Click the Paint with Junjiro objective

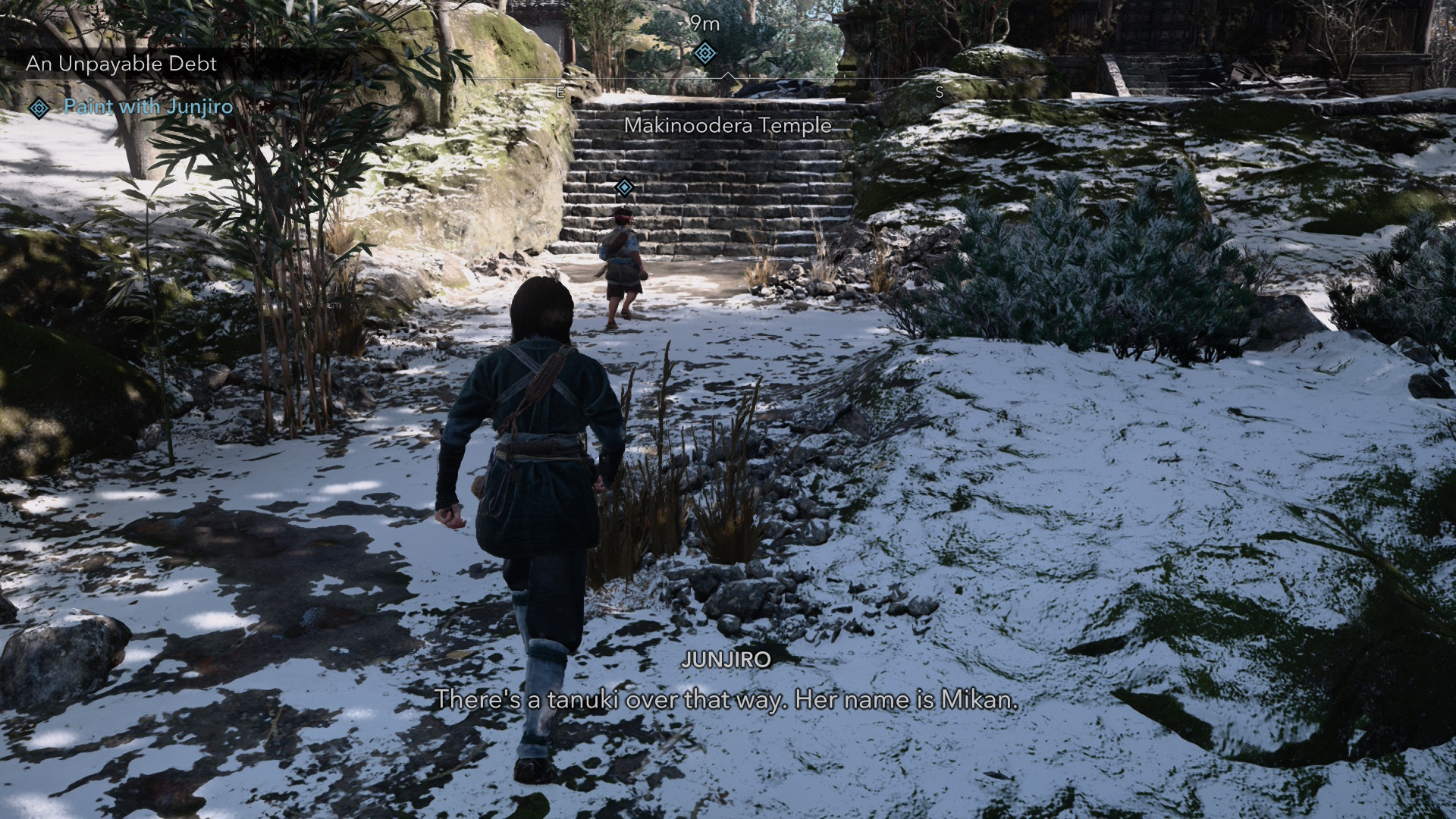click(x=148, y=107)
